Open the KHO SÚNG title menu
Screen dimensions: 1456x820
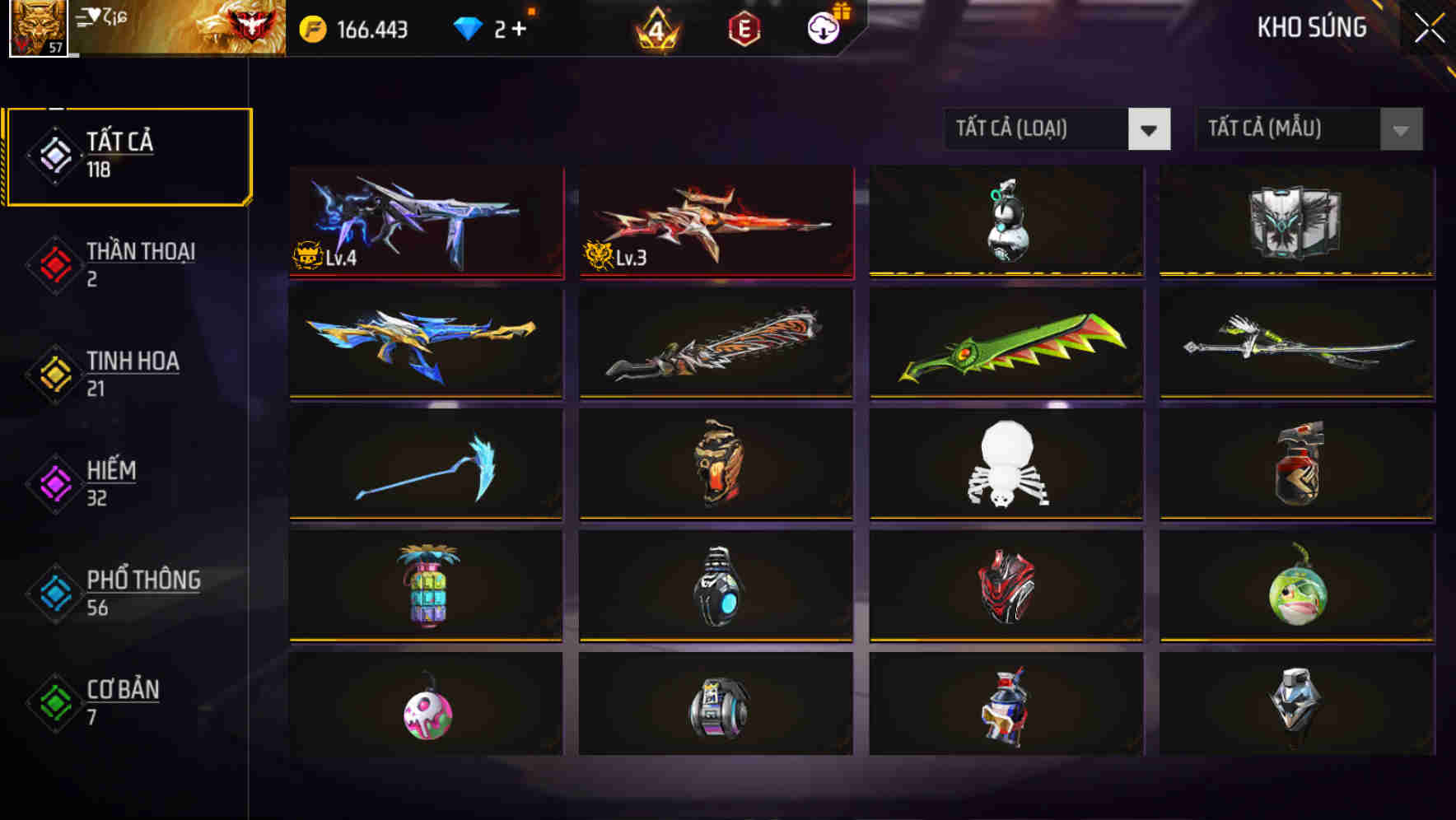point(1312,27)
